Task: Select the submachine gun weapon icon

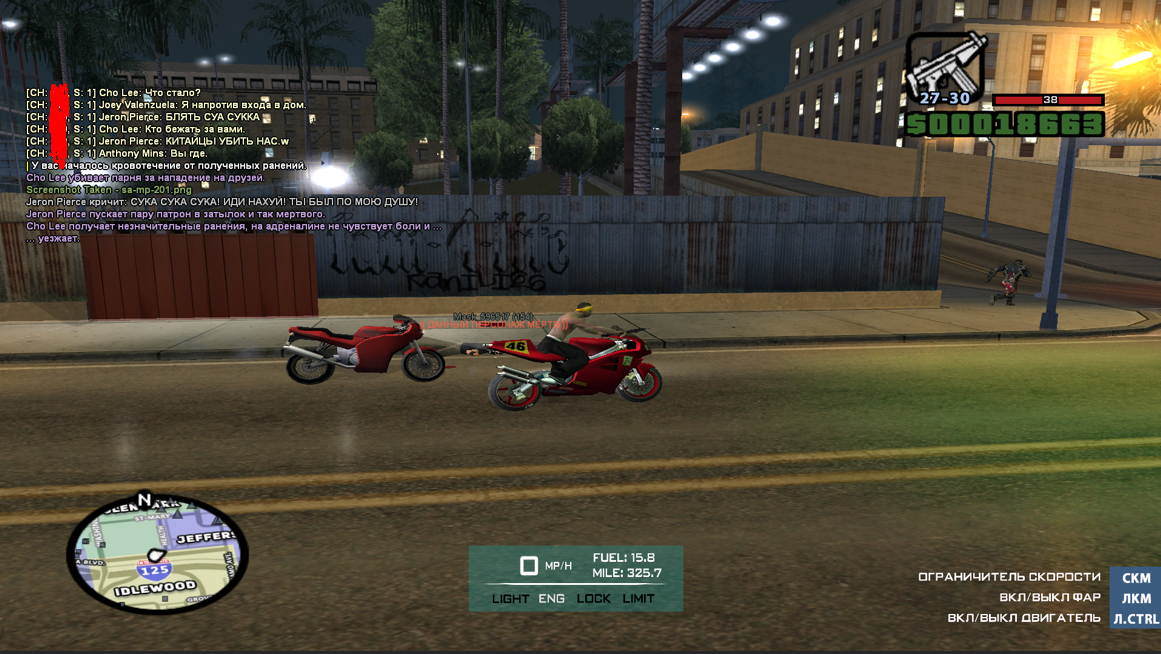Action: (944, 64)
